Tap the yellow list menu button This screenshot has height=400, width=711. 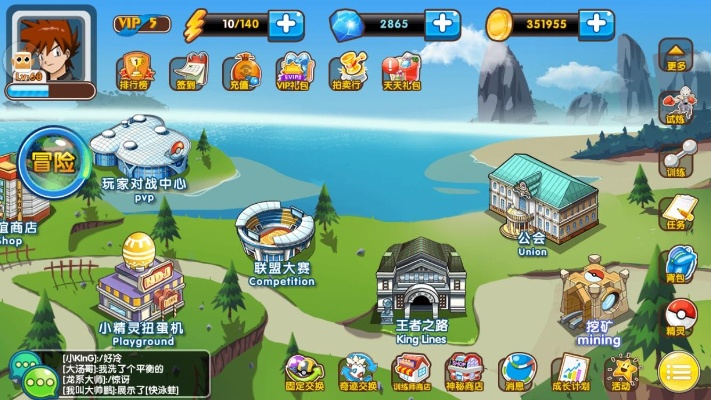pos(679,374)
